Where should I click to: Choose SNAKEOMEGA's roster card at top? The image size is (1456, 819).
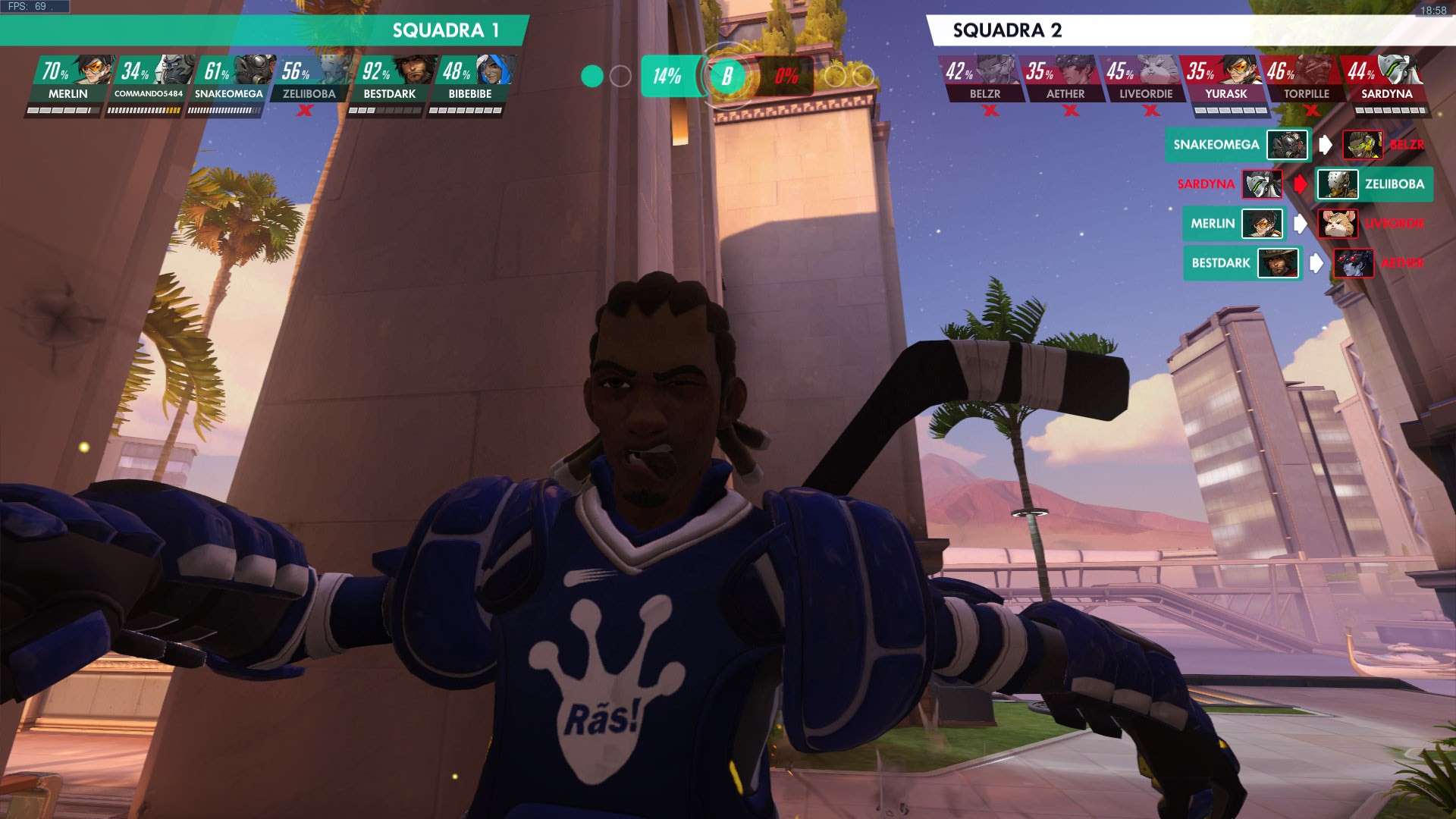click(229, 80)
